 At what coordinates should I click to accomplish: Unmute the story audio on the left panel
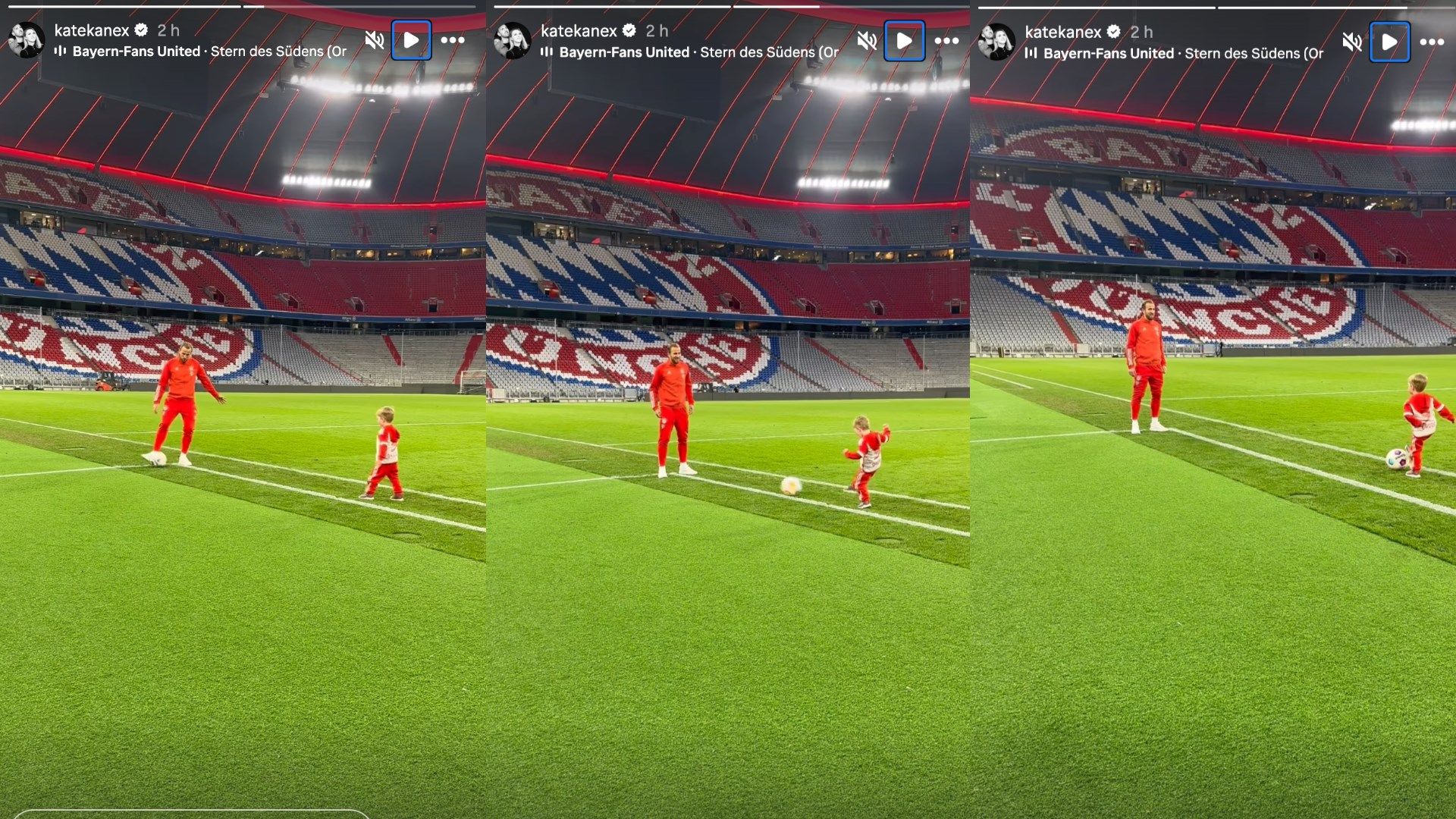click(x=373, y=42)
